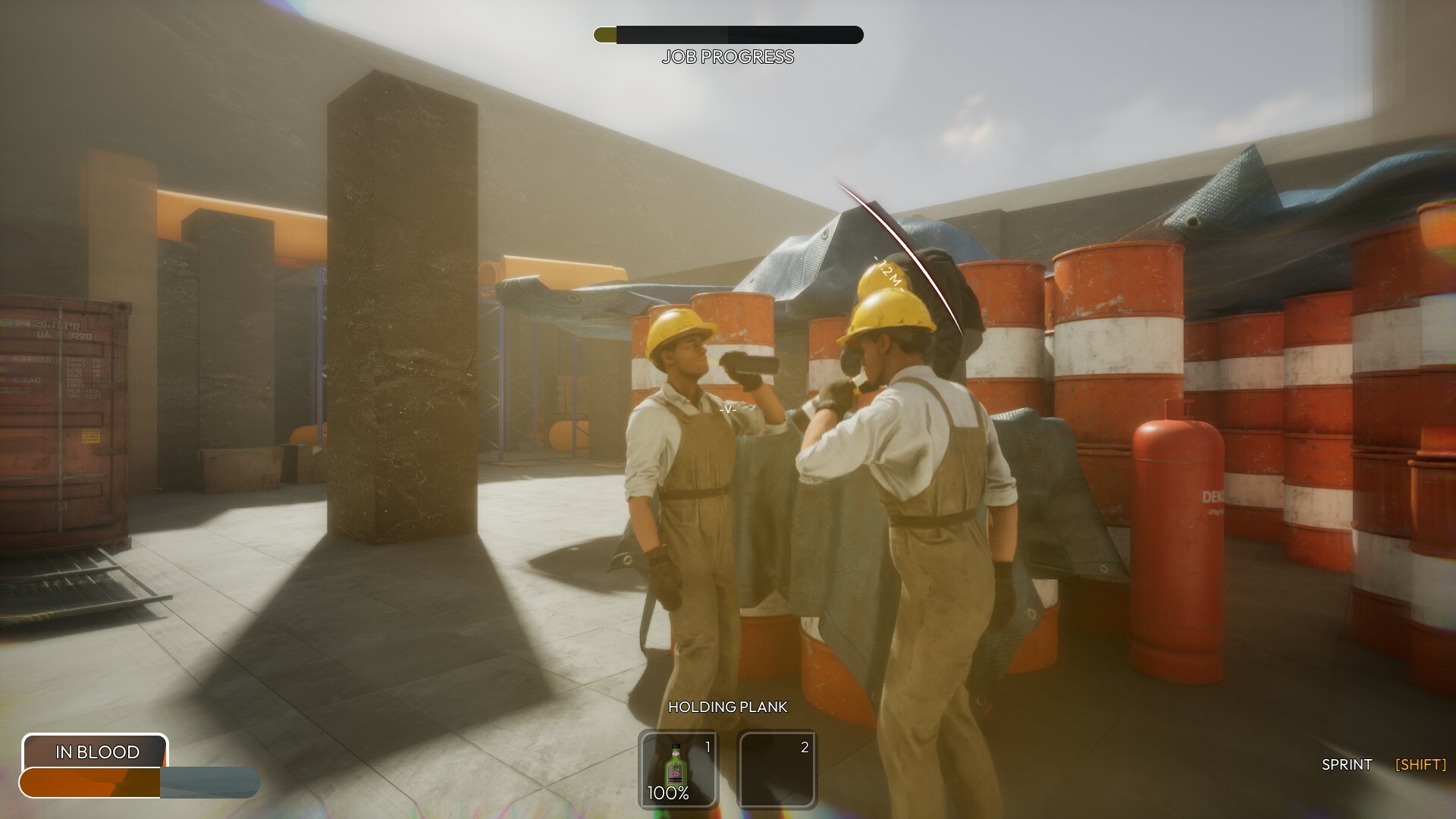Open the HOLDING PLANK item details
1456x819 pixels.
(x=728, y=706)
